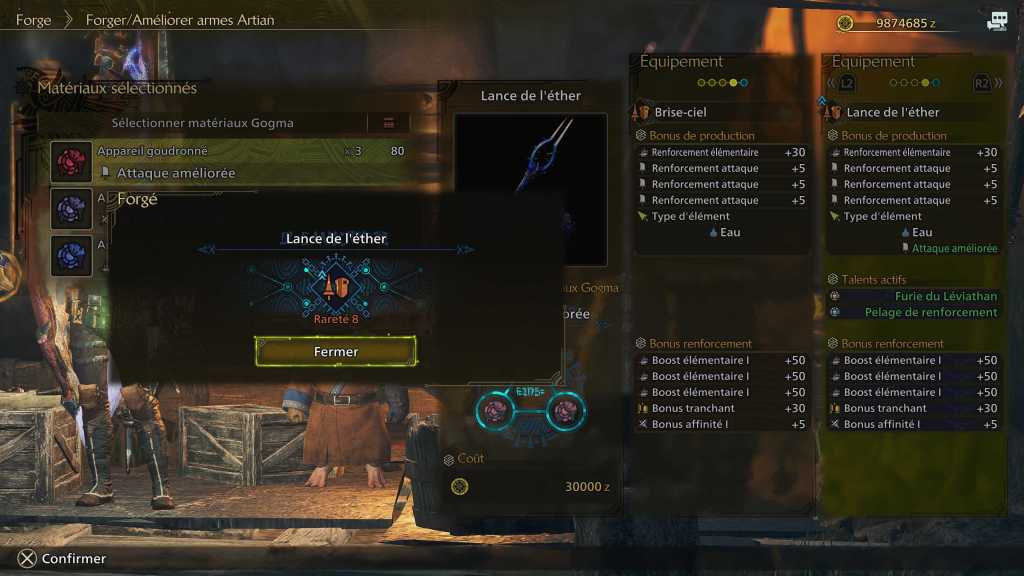The image size is (1024, 576).
Task: Click the left Gogma material node icon
Action: [x=495, y=409]
